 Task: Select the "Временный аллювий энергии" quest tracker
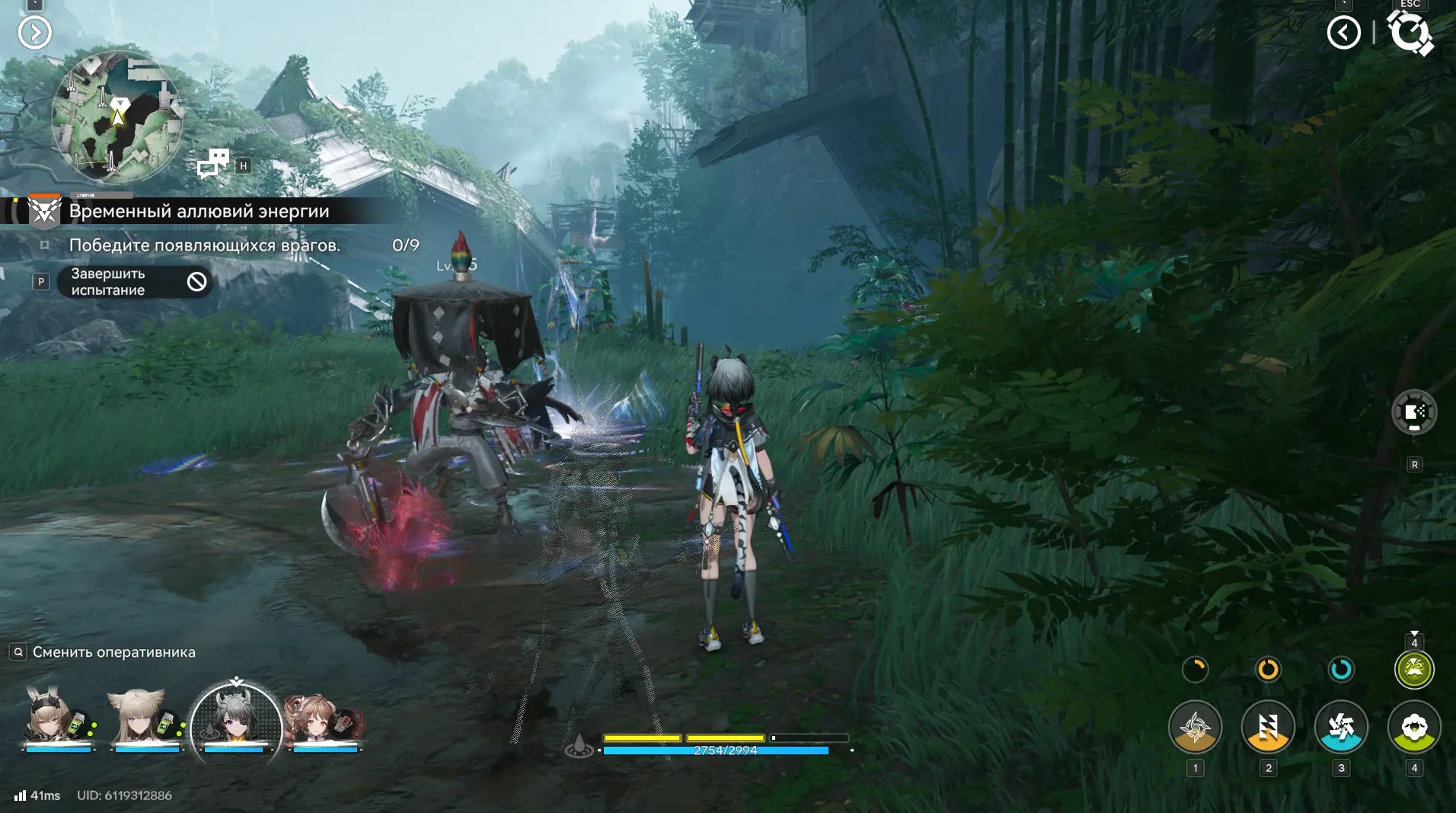point(199,211)
